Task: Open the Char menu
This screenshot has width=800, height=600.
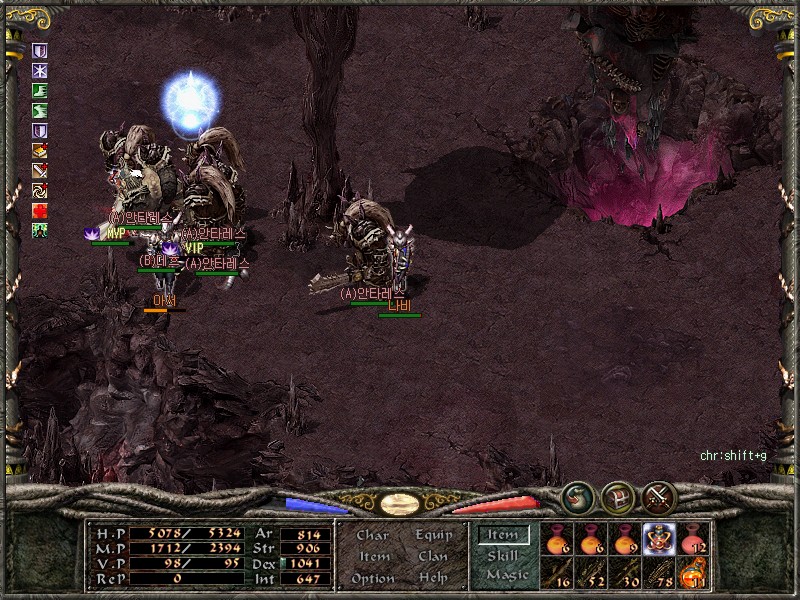Action: pyautogui.click(x=372, y=535)
